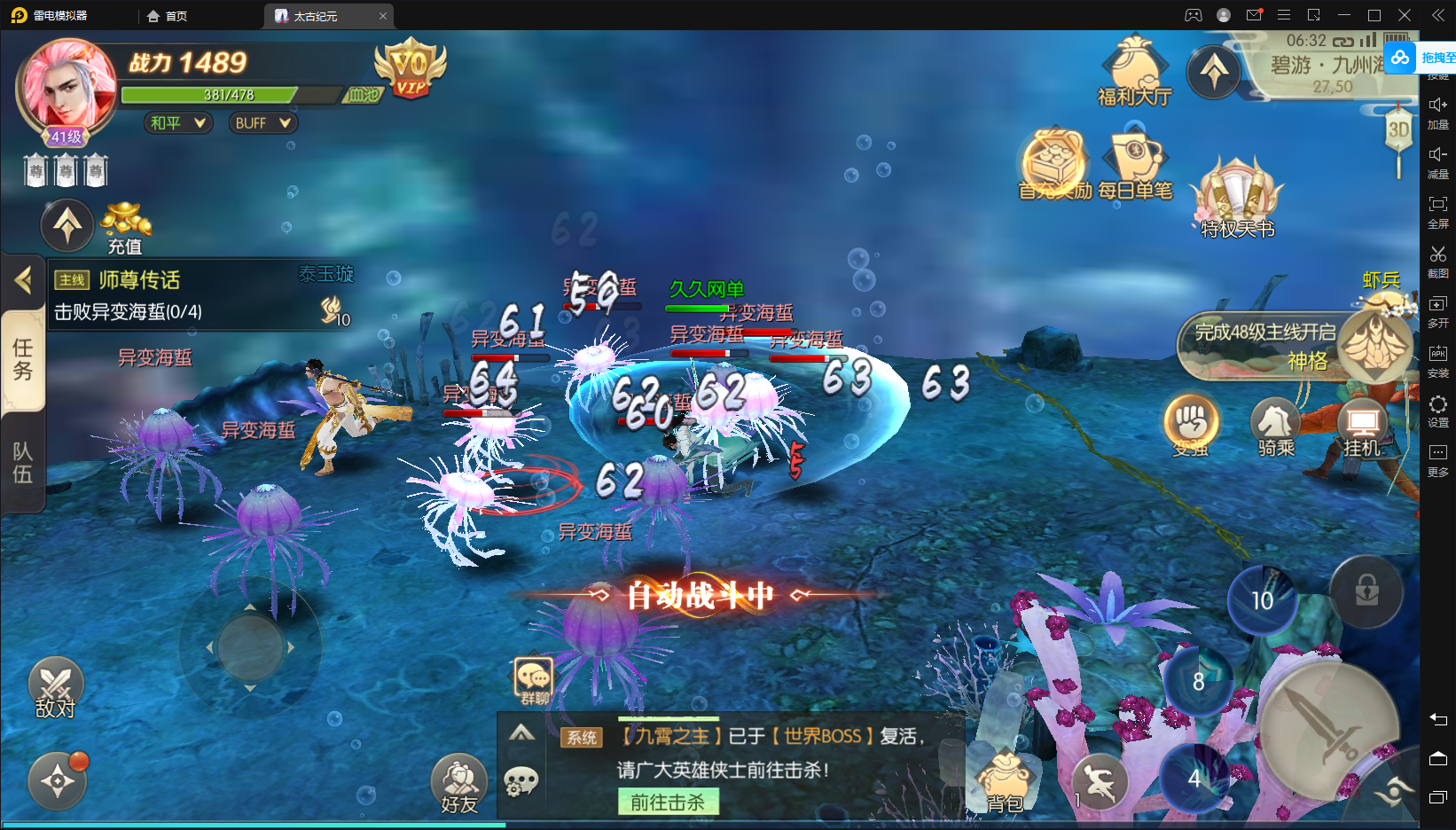
Task: Open the 福利大厅 welfare hall
Action: [x=1134, y=71]
